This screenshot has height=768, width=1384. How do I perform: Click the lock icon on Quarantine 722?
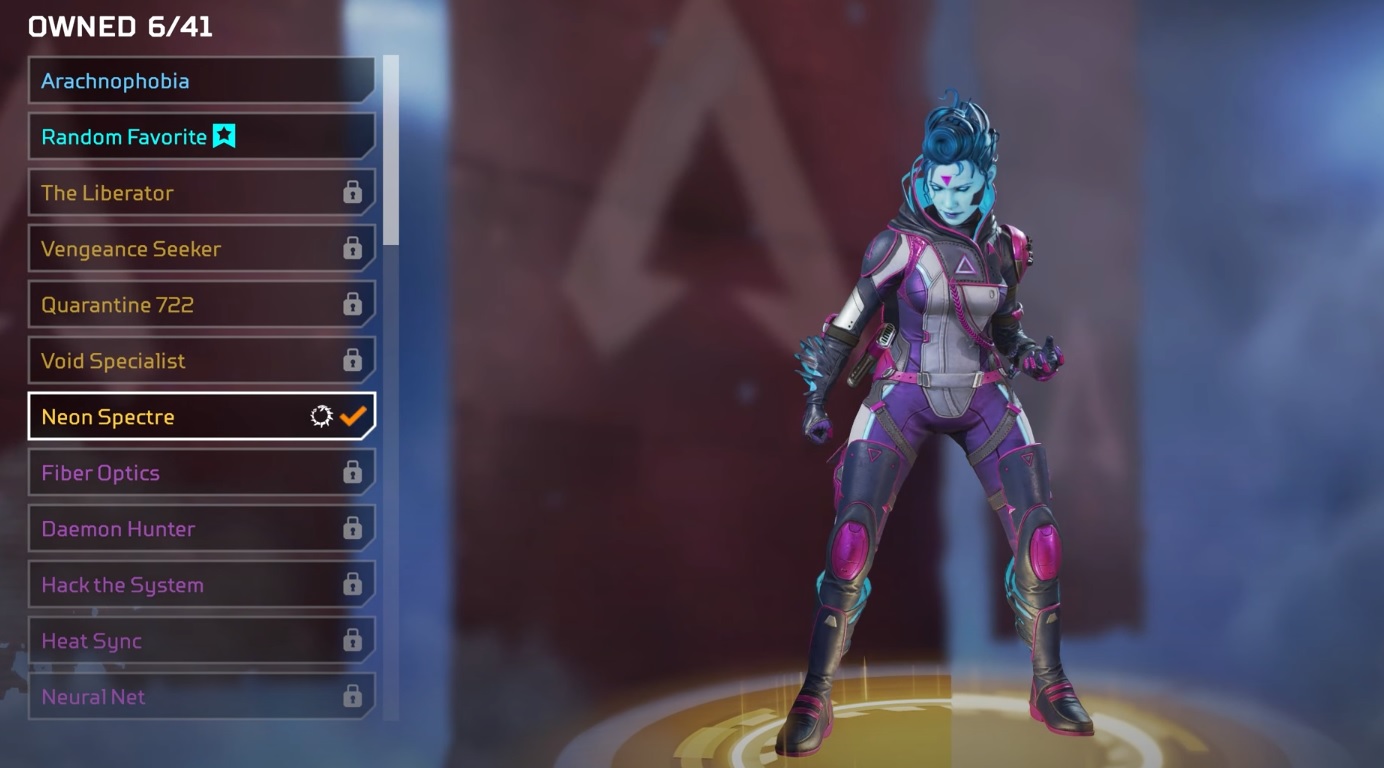pyautogui.click(x=353, y=305)
